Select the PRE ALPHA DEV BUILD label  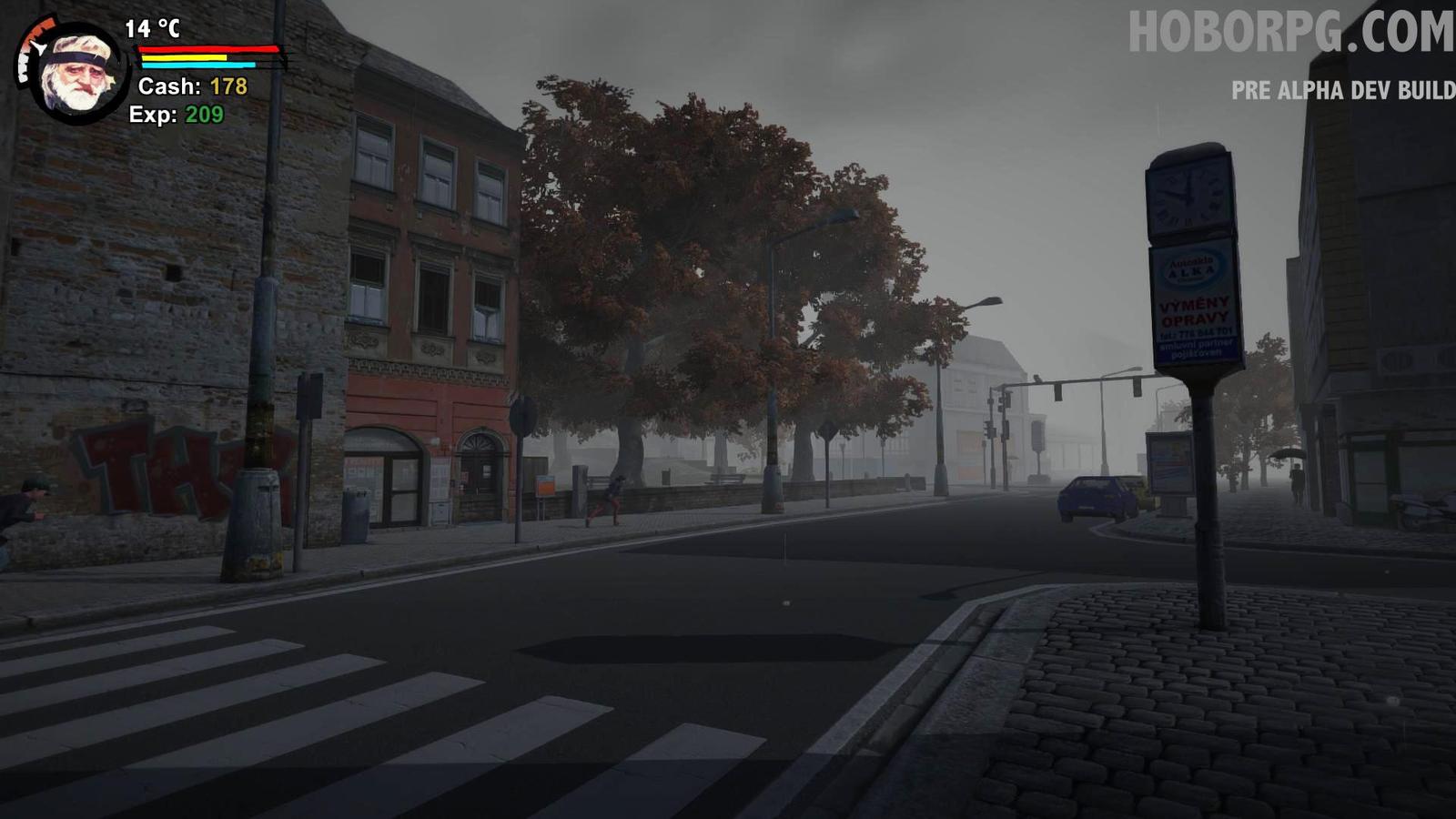pos(1342,90)
